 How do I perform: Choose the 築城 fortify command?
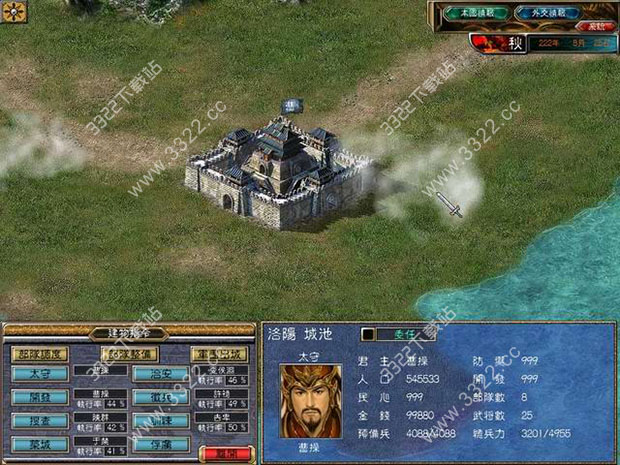tap(39, 444)
